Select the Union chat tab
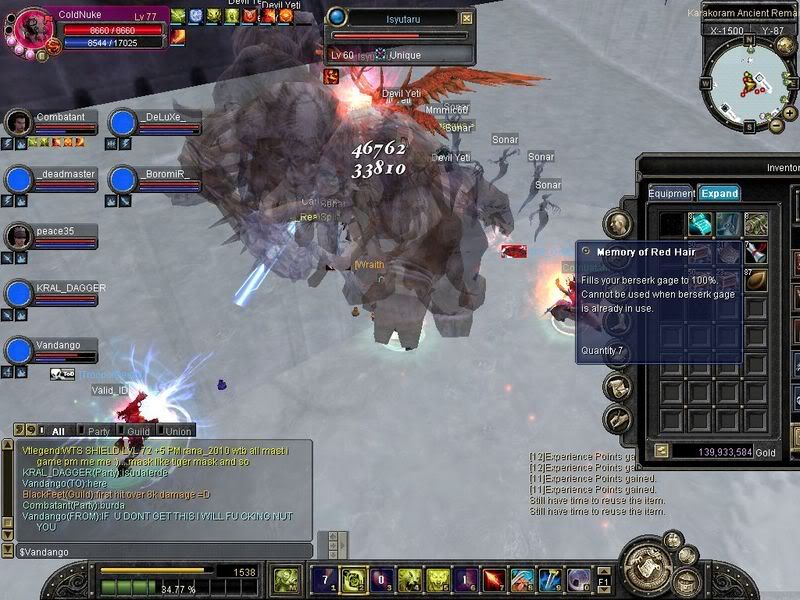Image resolution: width=800 pixels, height=600 pixels. [x=180, y=431]
